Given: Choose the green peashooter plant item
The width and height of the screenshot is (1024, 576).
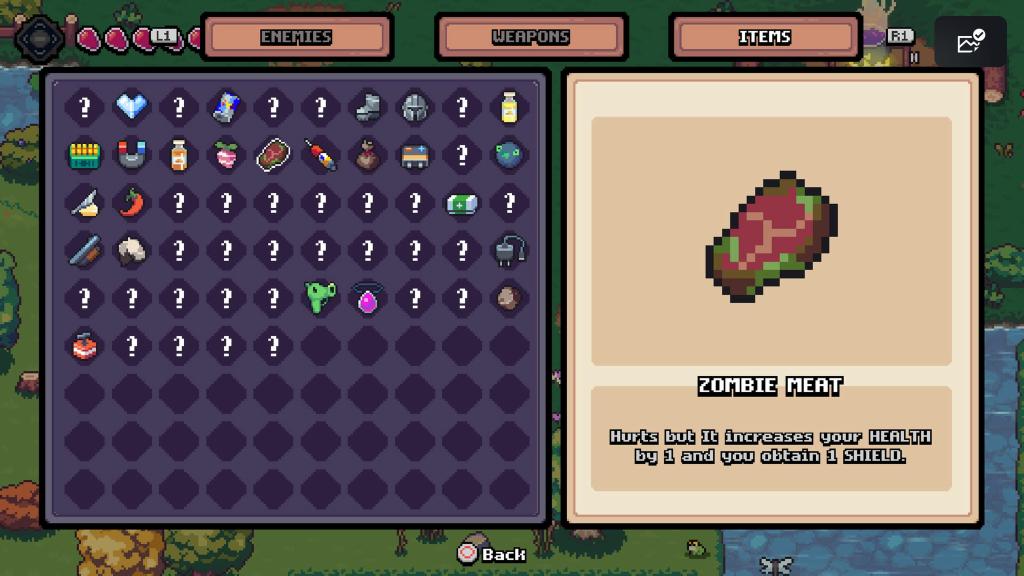Looking at the screenshot, I should pos(320,297).
